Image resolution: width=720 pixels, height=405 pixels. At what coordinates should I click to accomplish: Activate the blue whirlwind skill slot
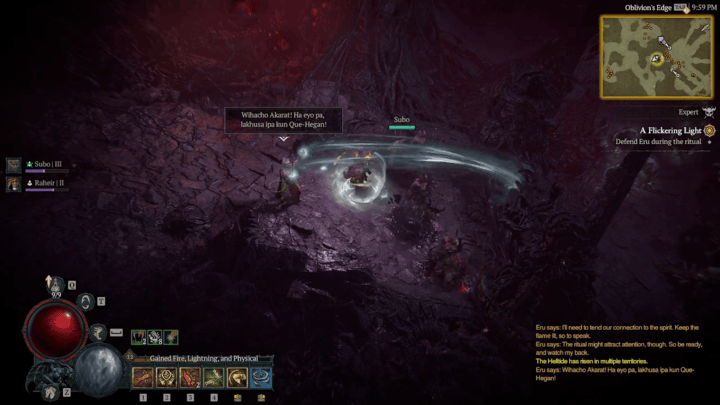[262, 377]
